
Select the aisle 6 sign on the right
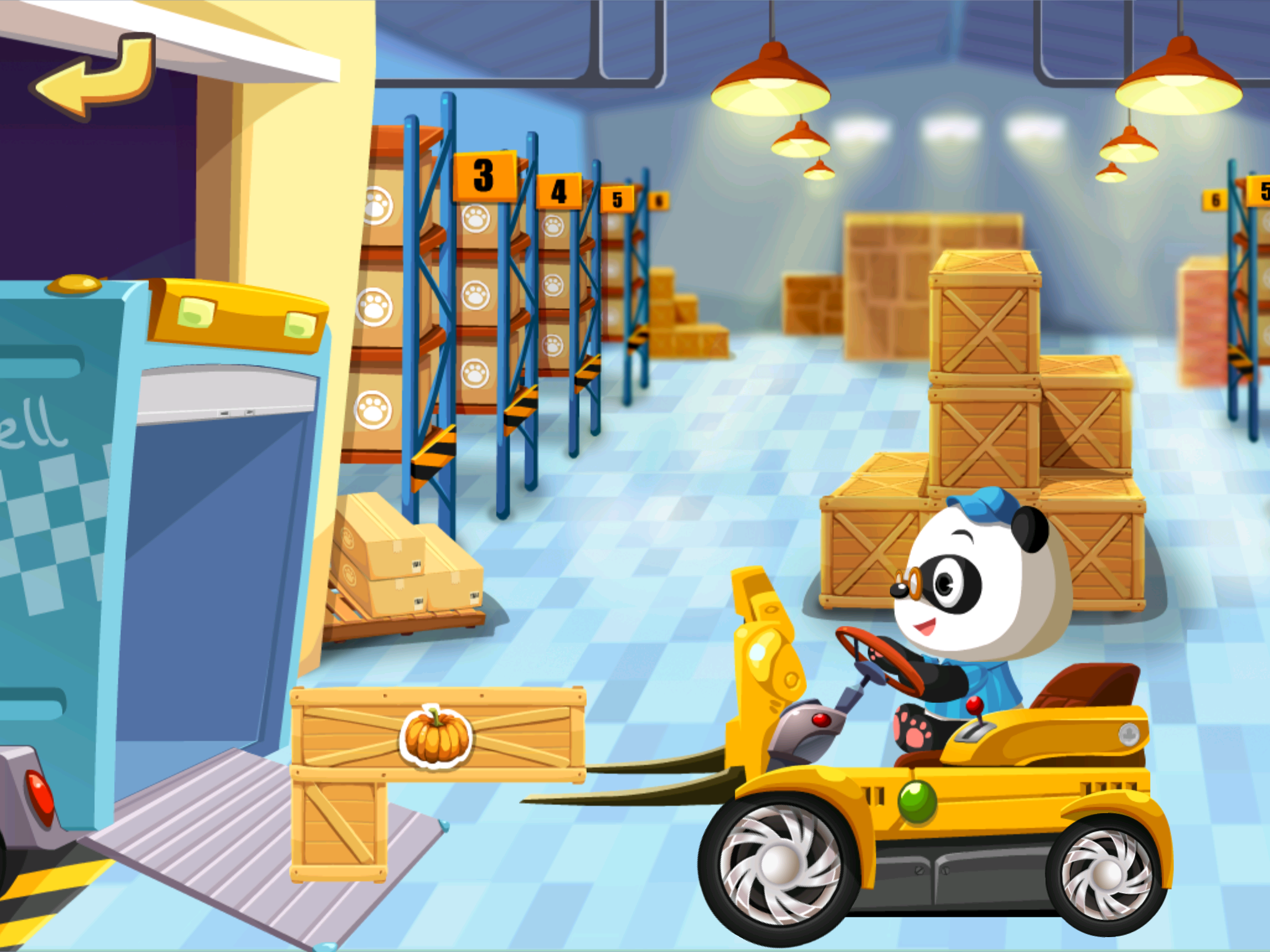click(1214, 200)
